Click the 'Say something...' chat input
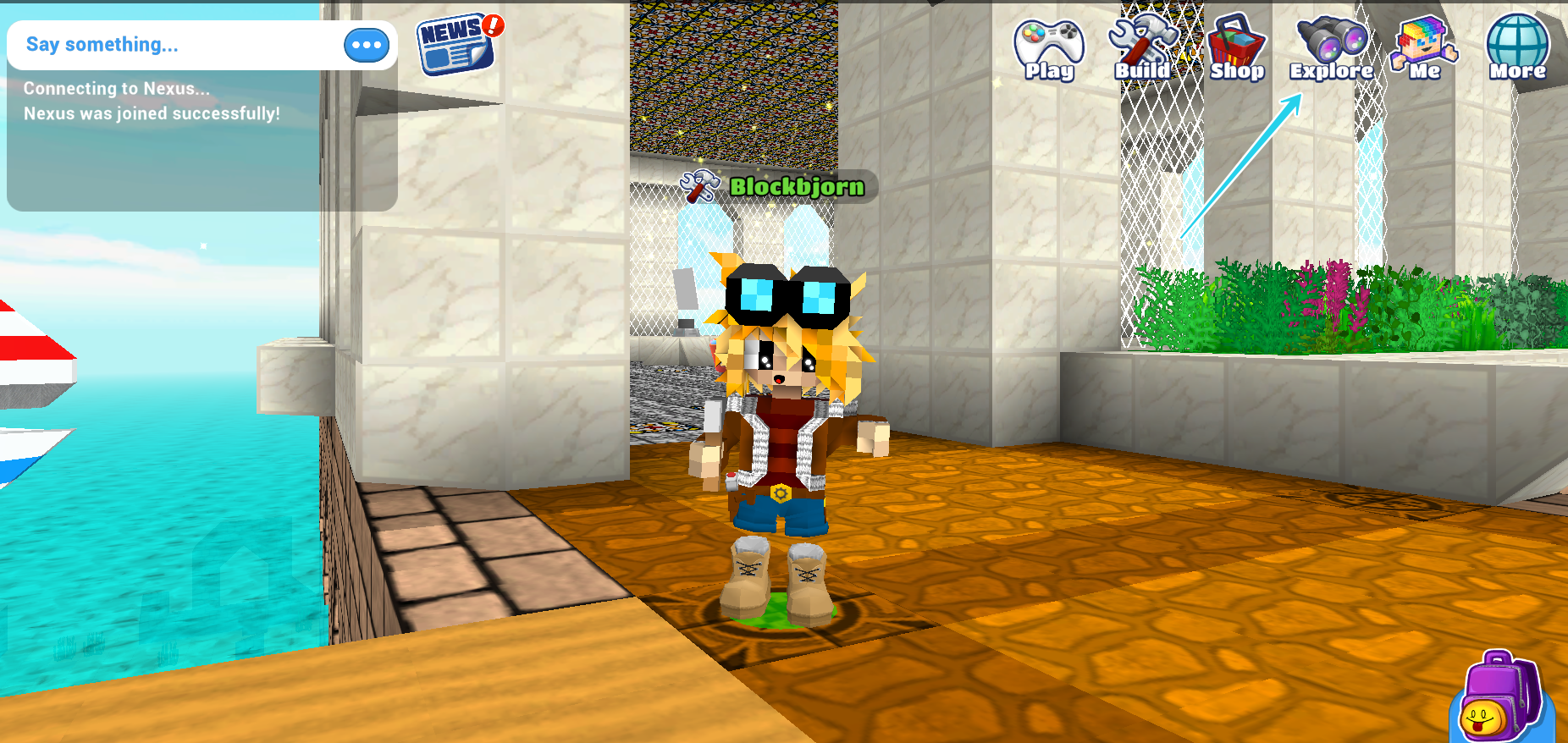The height and width of the screenshot is (743, 1568). pyautogui.click(x=169, y=45)
